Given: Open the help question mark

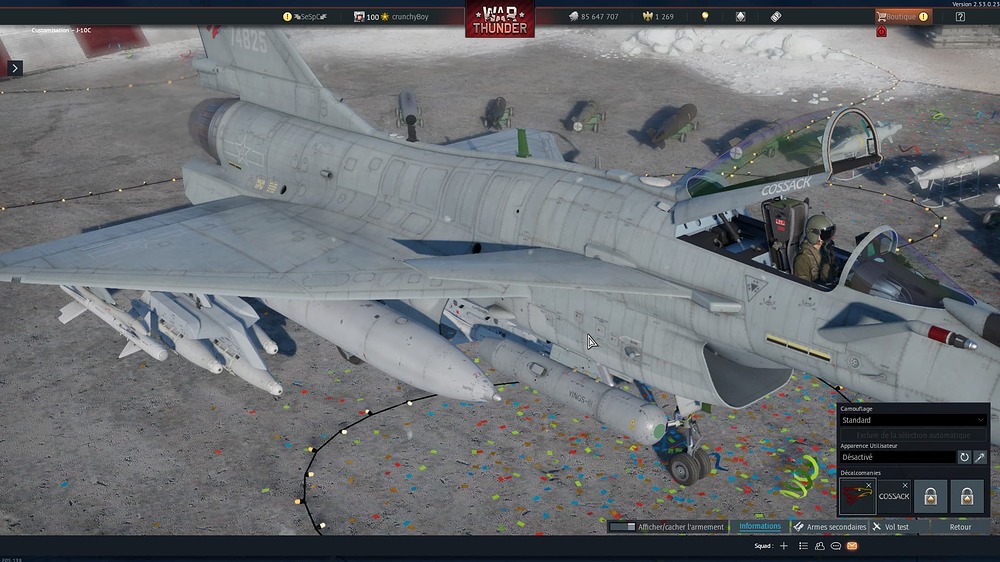Looking at the screenshot, I should point(961,17).
